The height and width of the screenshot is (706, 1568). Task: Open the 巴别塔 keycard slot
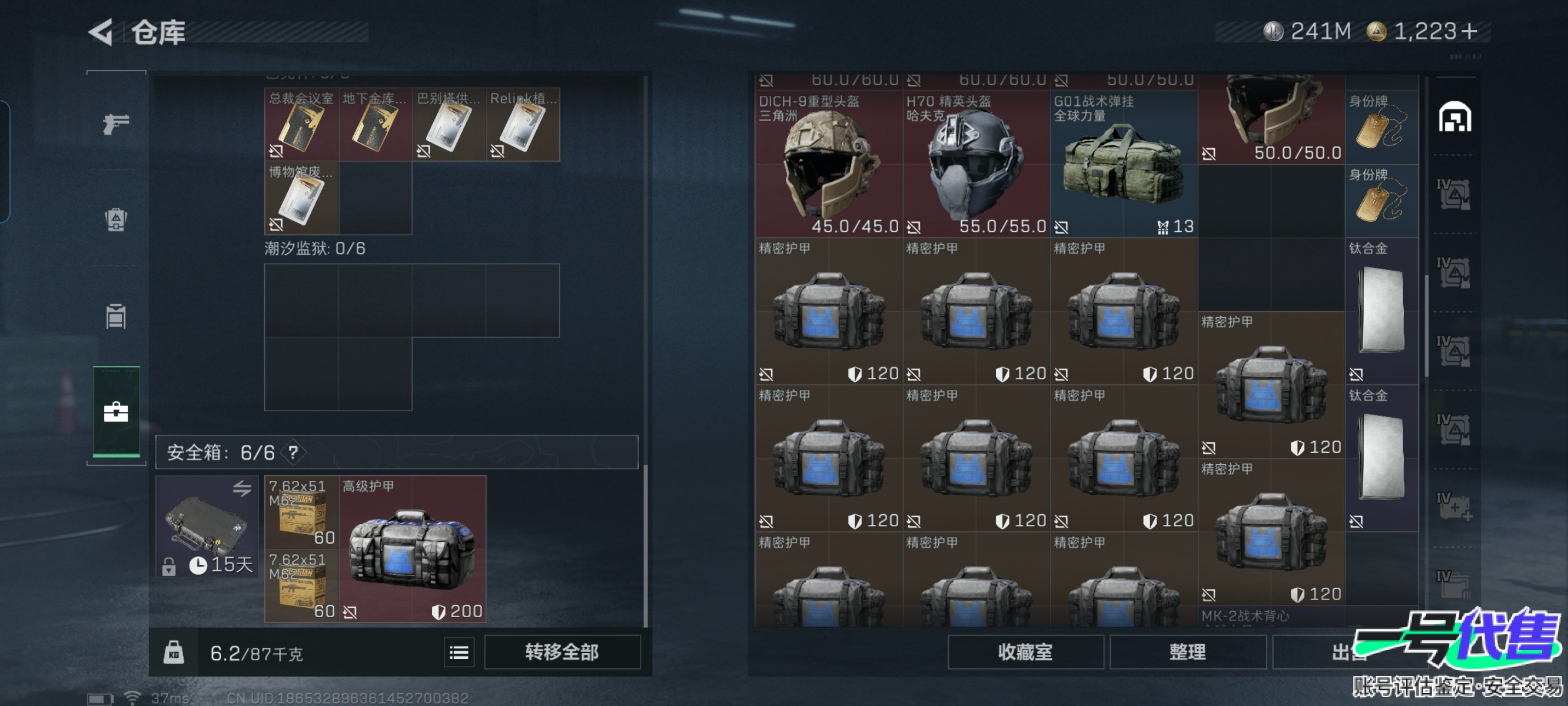coord(449,125)
